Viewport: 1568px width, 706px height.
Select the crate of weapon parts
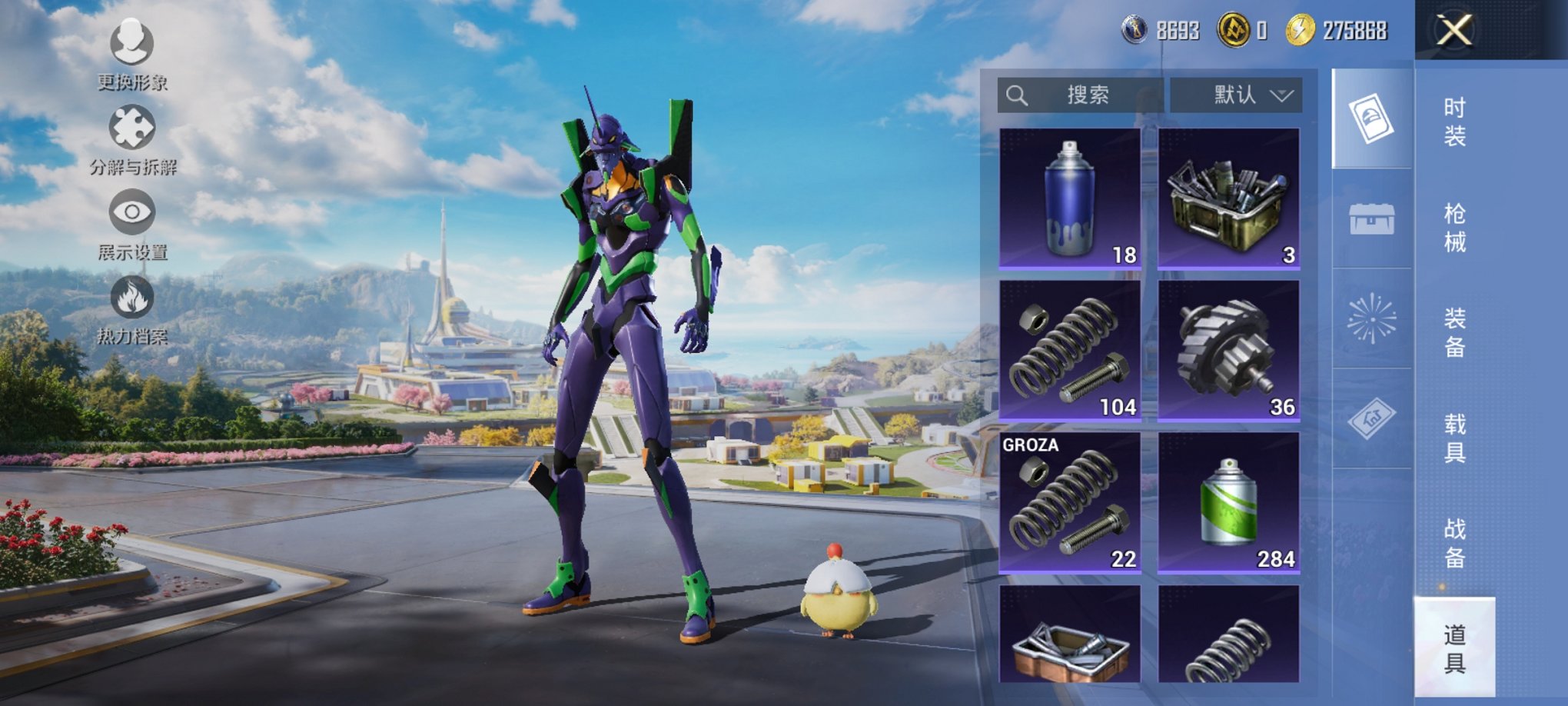tap(1228, 198)
